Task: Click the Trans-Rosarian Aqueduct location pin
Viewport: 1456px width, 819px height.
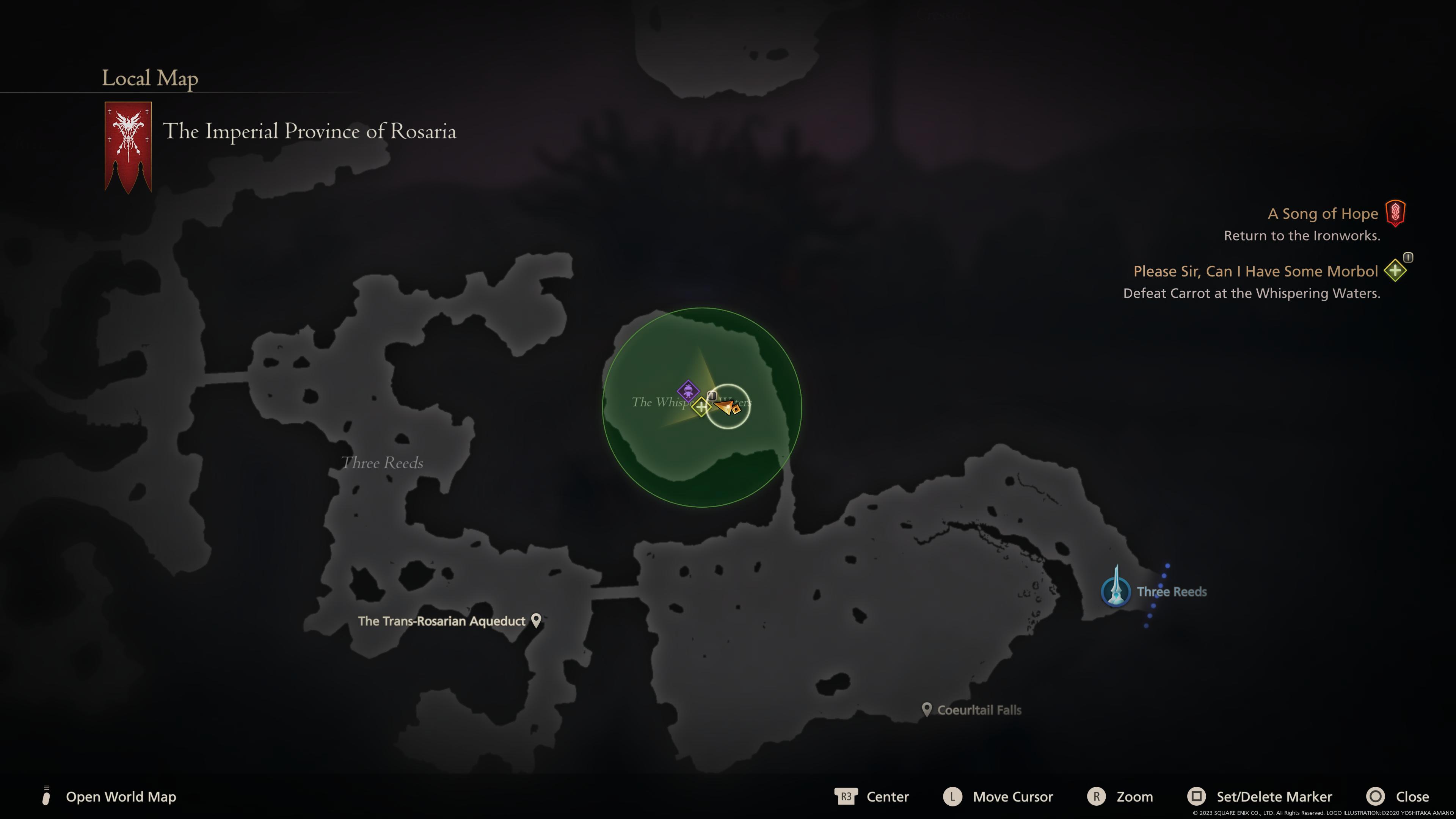Action: click(x=536, y=620)
